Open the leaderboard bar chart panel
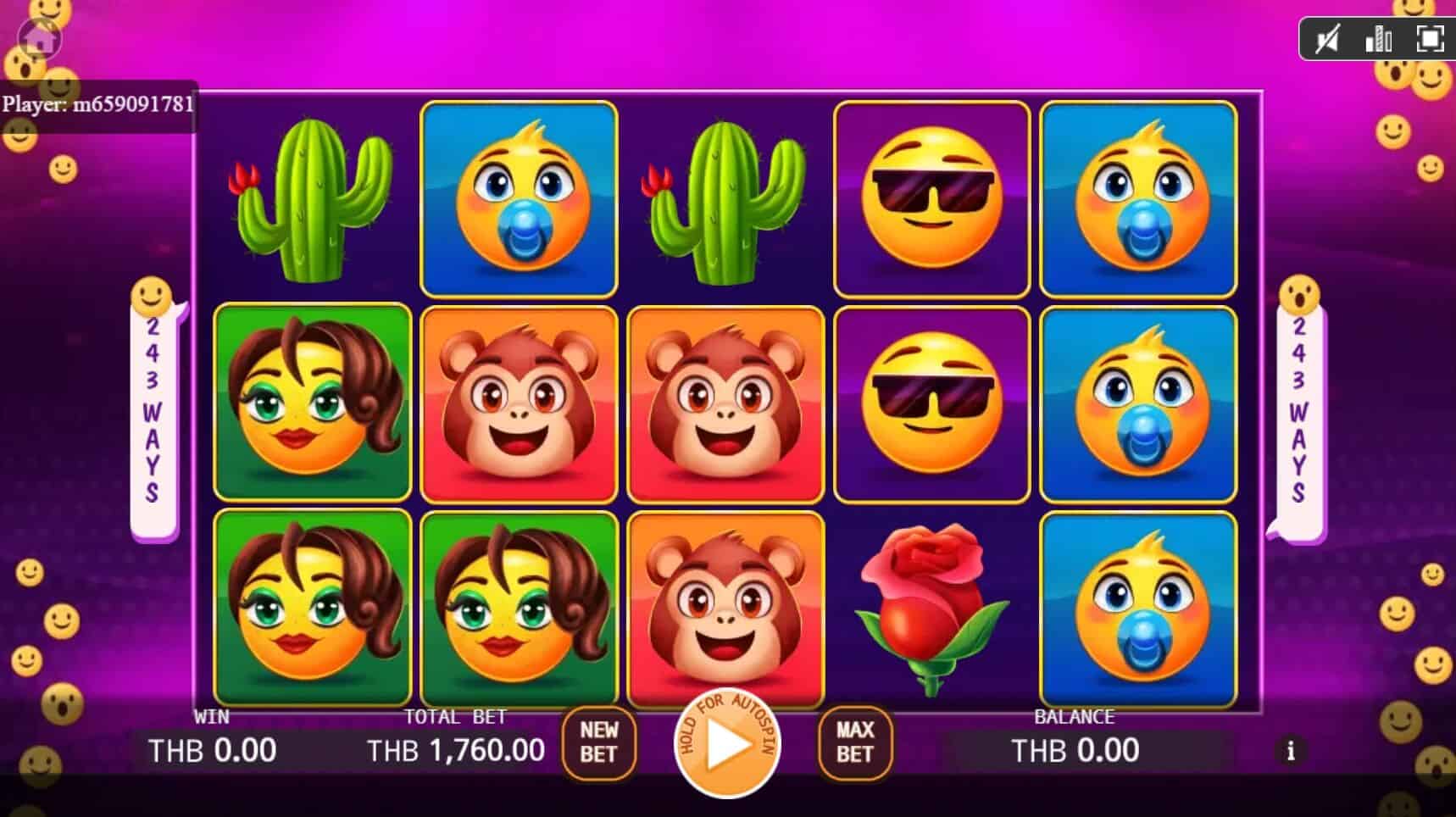Screen dimensions: 1456x817 [x=1379, y=38]
